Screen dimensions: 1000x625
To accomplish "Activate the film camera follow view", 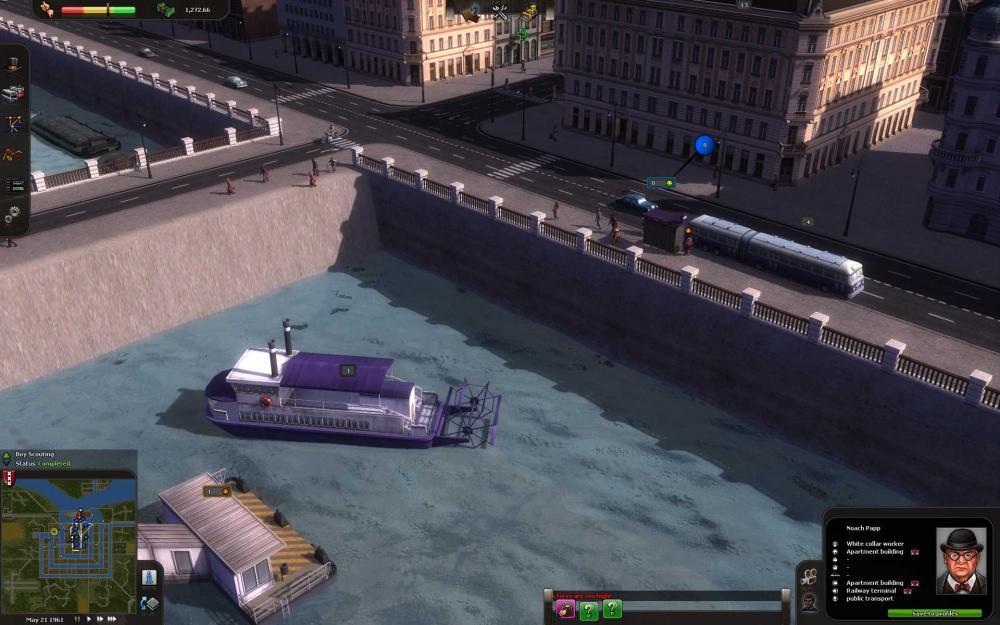I will tap(809, 577).
